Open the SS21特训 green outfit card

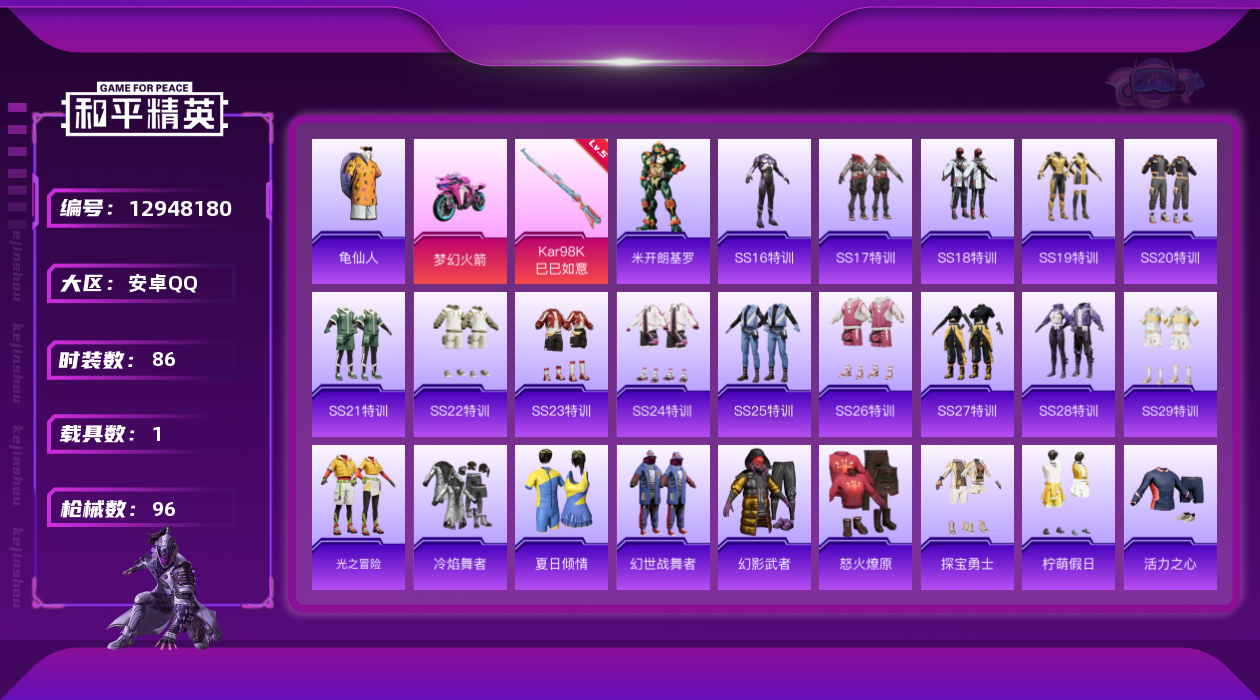click(358, 364)
